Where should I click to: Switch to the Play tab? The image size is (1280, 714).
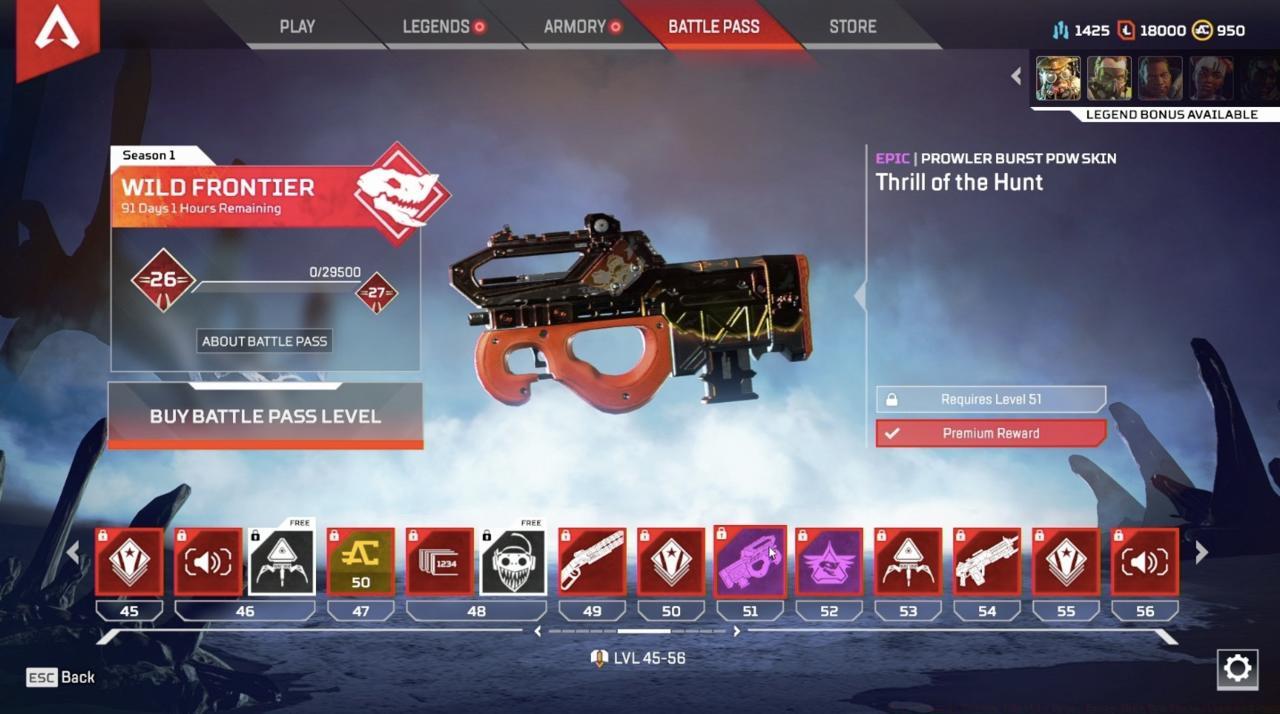(297, 27)
